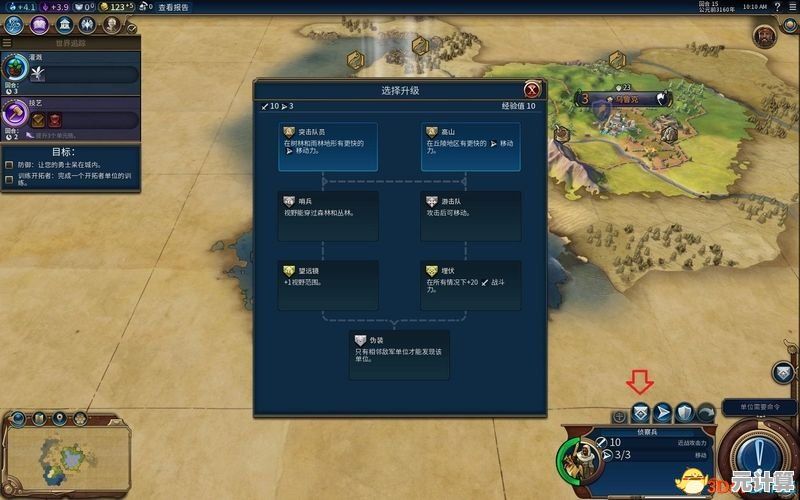Open the 技艺 civic tracker entry
Image resolution: width=800 pixels, height=500 pixels.
[70, 116]
